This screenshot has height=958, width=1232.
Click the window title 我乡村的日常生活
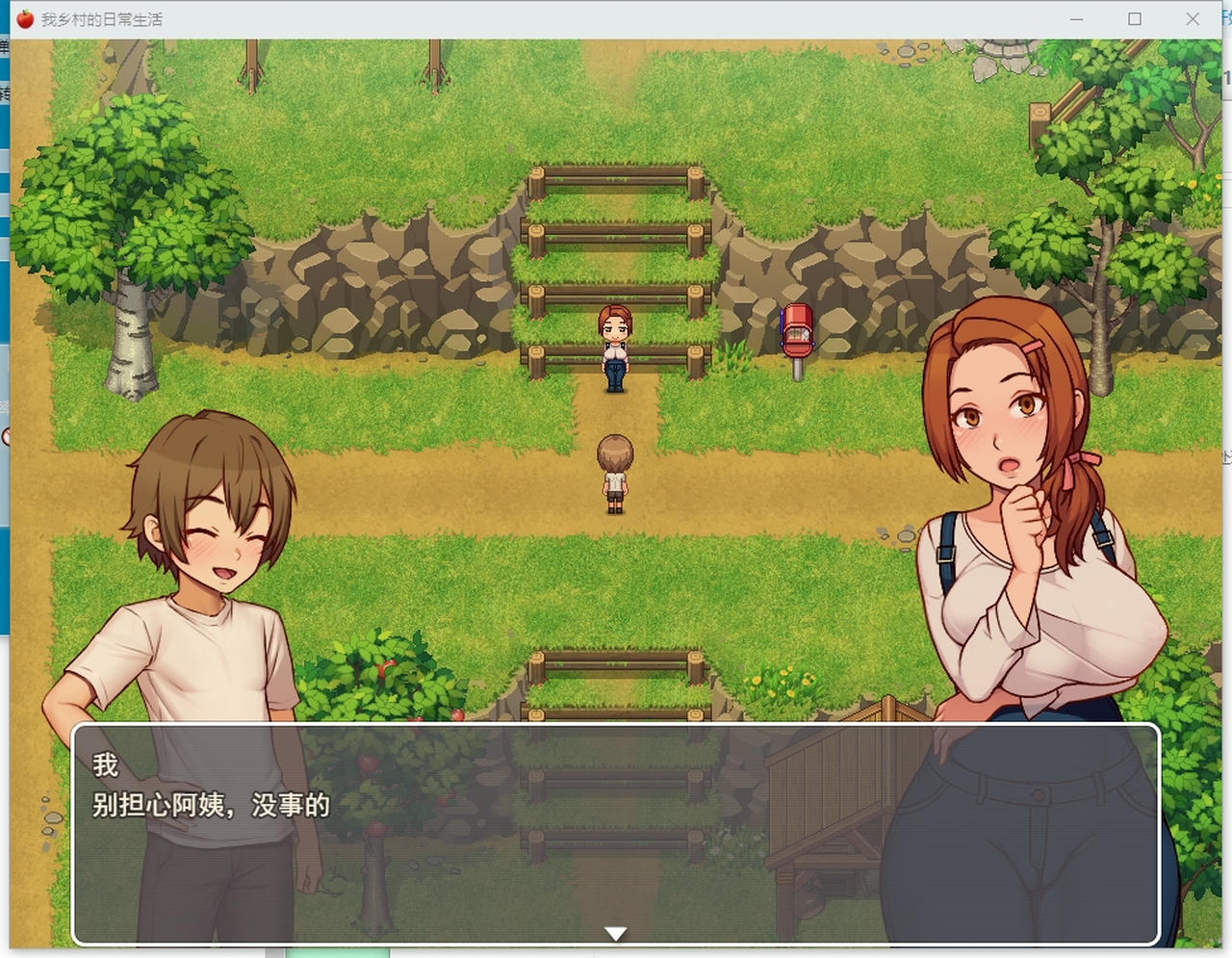tap(101, 18)
